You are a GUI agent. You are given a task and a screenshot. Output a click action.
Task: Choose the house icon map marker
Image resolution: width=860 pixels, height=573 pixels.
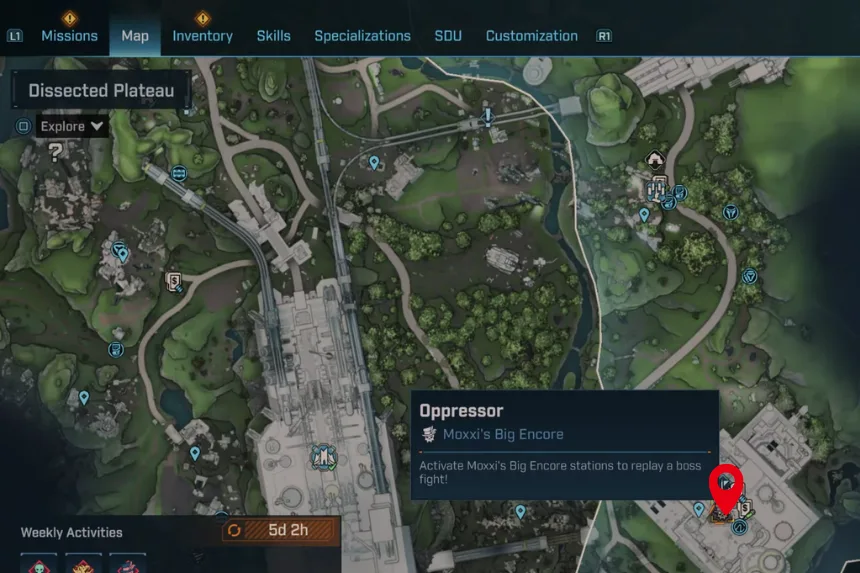tap(655, 158)
